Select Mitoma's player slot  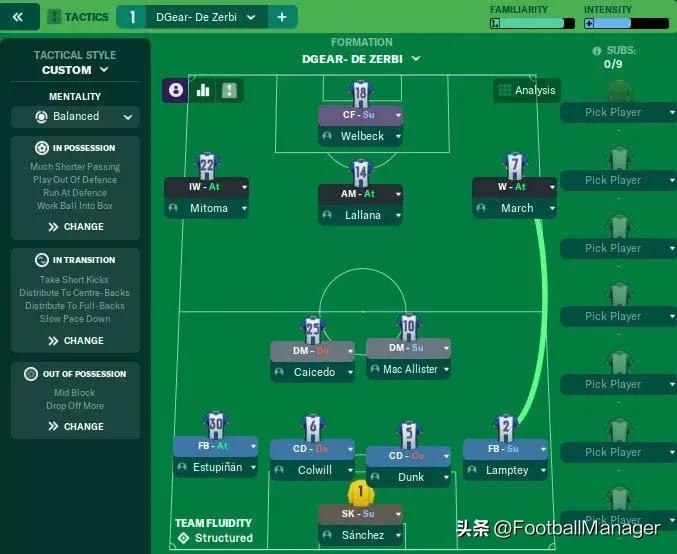coord(208,209)
